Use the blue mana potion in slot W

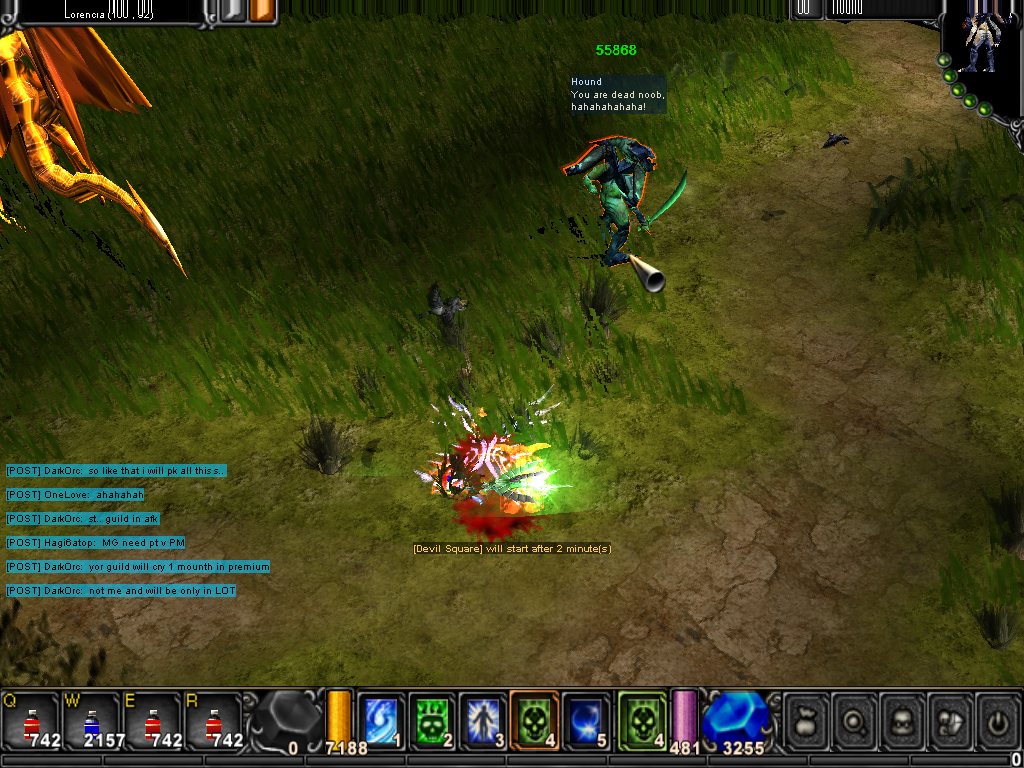(91, 722)
